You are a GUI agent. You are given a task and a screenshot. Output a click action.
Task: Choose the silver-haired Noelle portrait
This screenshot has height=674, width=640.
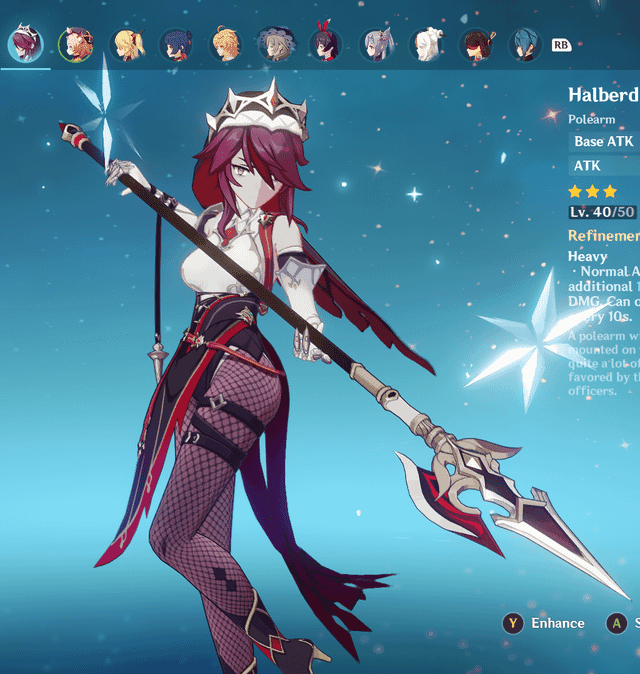click(376, 44)
